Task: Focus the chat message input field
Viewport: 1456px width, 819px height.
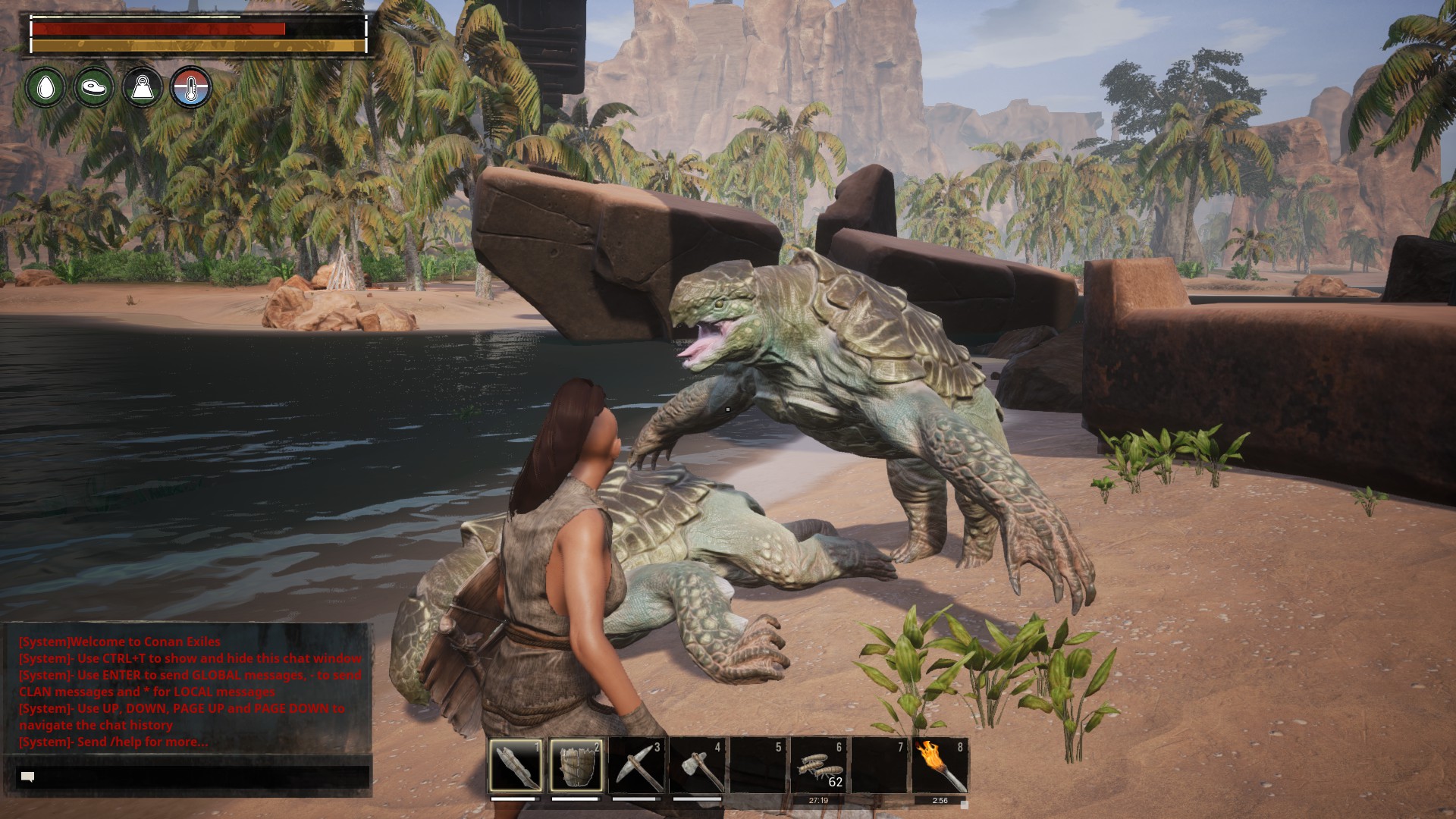Action: [193, 777]
